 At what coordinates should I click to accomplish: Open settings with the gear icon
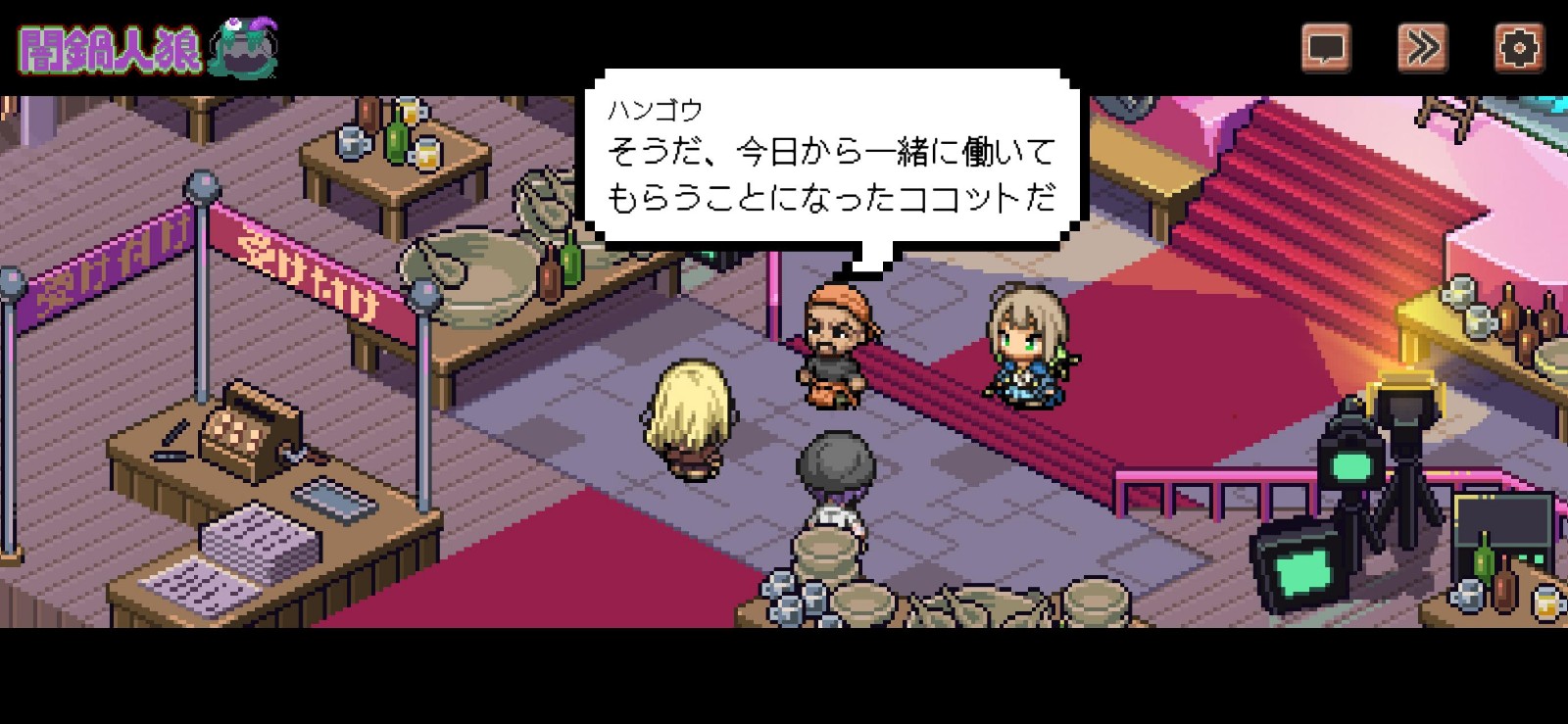pos(1518,47)
